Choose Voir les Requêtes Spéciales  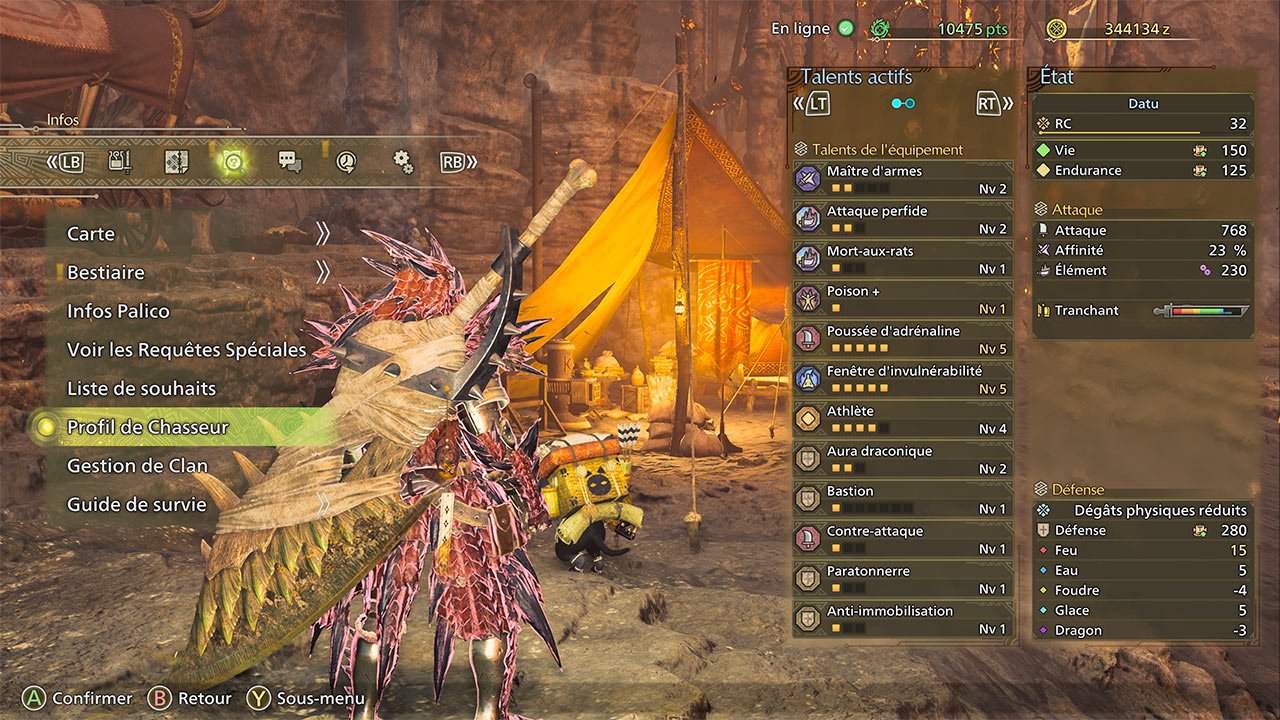[x=186, y=350]
